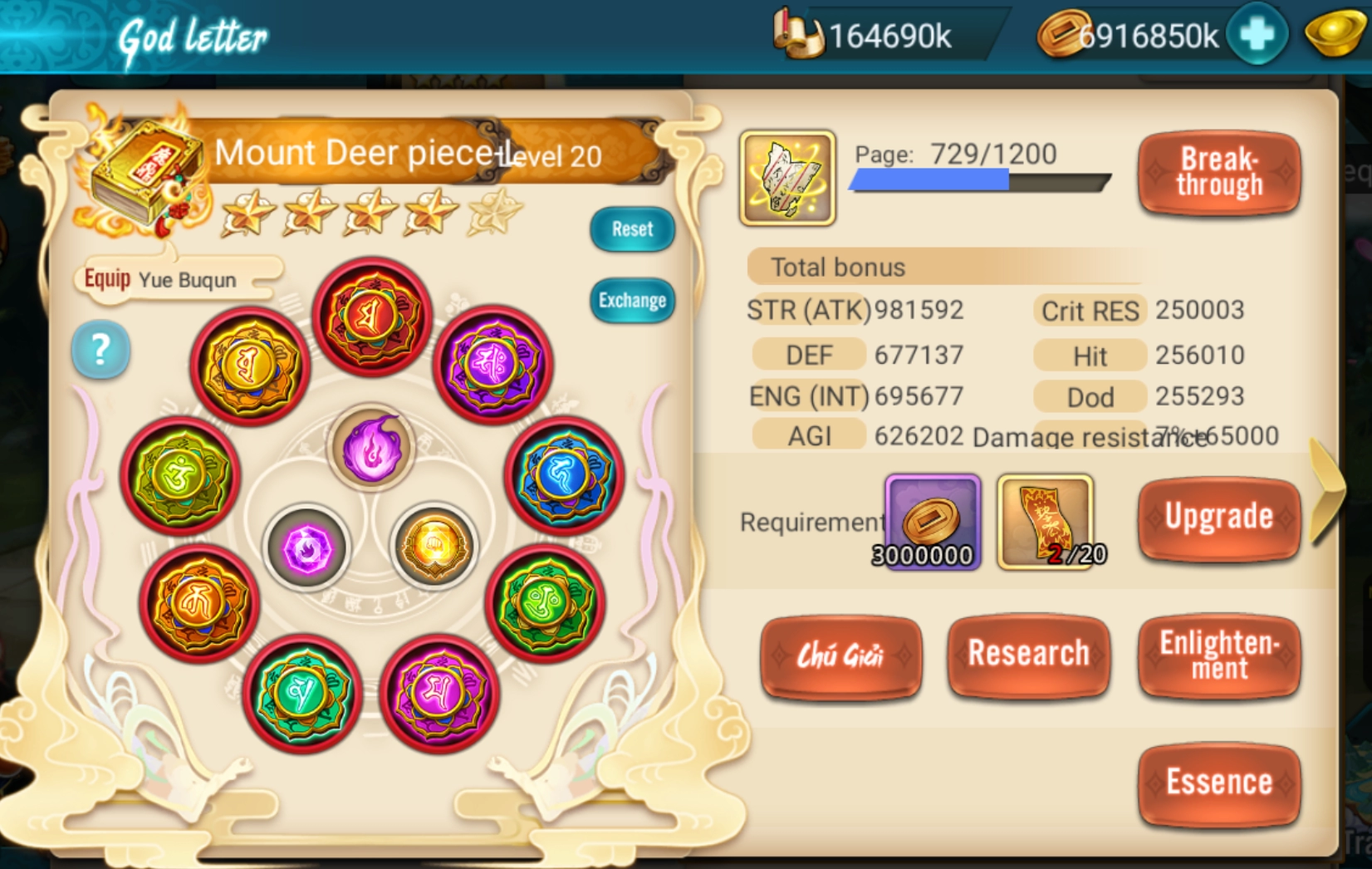Viewport: 1372px width, 869px height.
Task: Select the top red rune medallion
Action: click(371, 317)
